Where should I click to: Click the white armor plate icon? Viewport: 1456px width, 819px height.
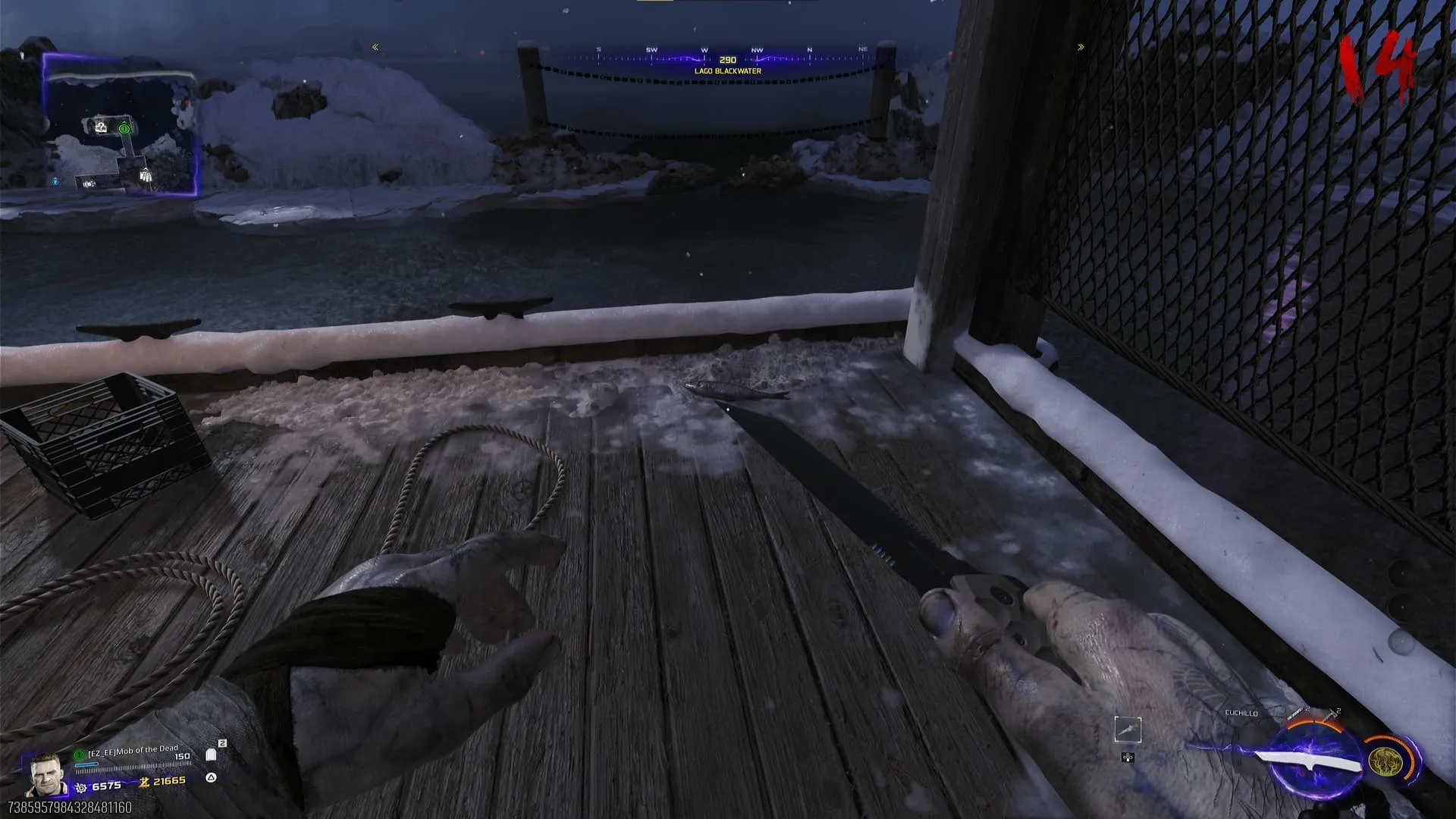pyautogui.click(x=212, y=755)
